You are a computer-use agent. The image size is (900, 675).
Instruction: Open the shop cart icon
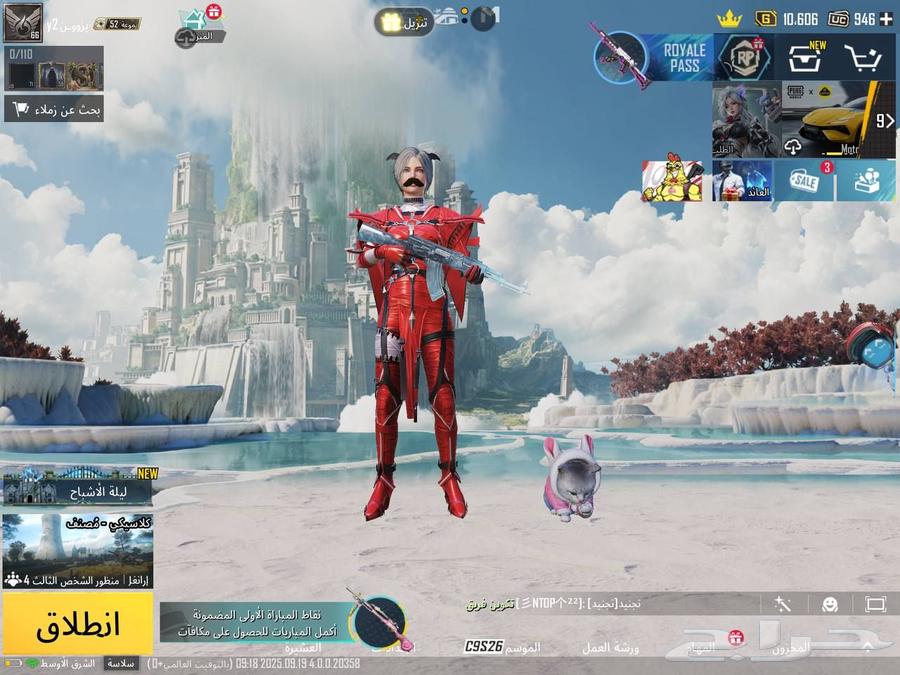[x=862, y=58]
